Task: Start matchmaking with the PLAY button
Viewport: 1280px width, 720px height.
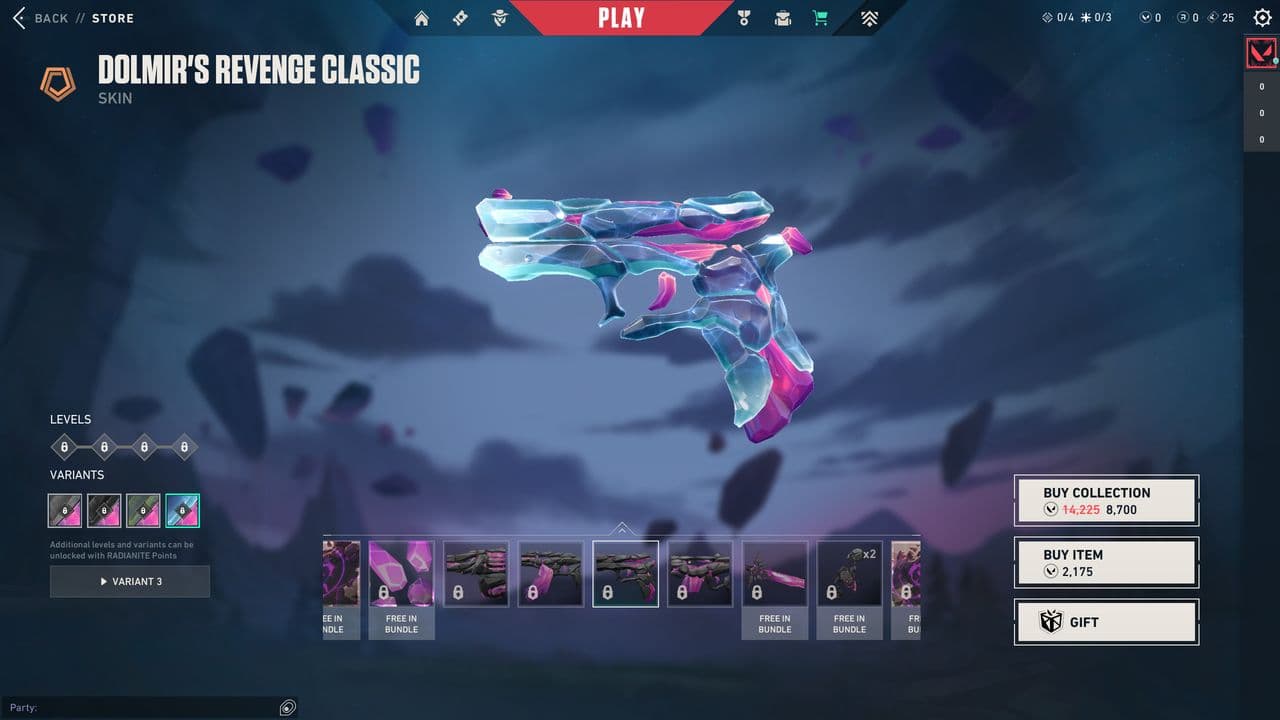Action: tap(621, 18)
